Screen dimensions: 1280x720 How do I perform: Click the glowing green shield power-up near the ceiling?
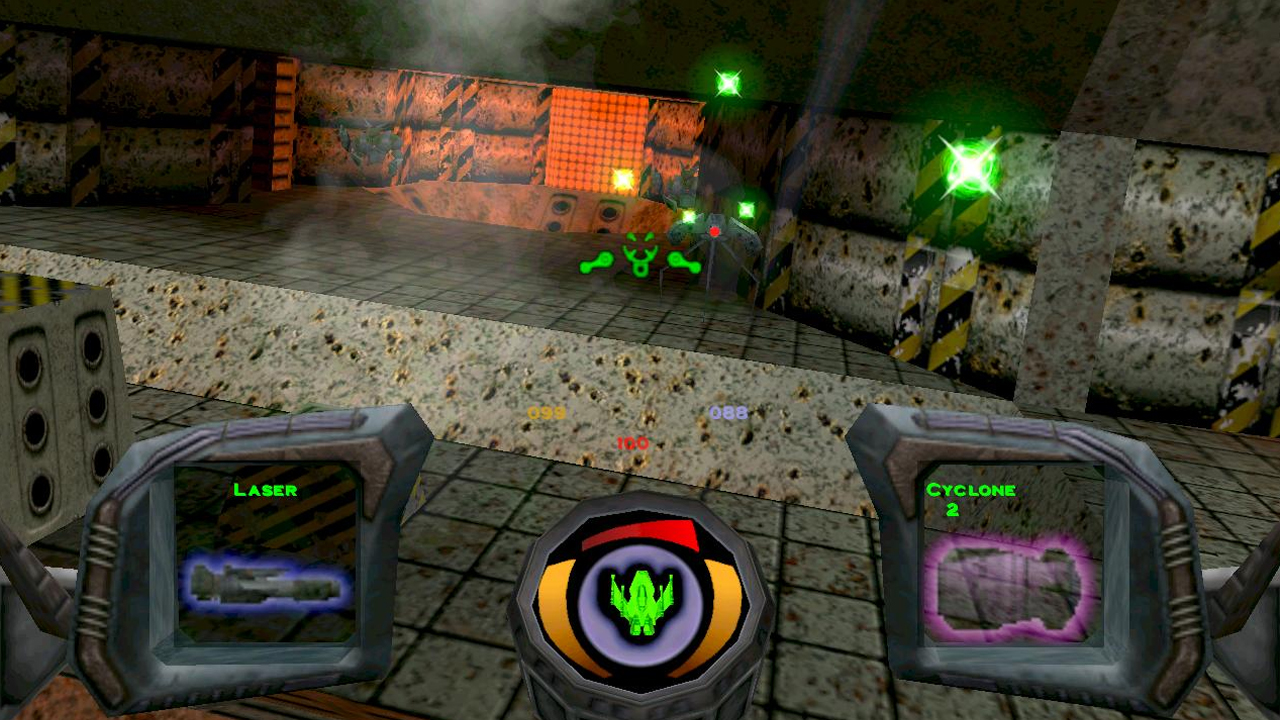click(x=727, y=83)
